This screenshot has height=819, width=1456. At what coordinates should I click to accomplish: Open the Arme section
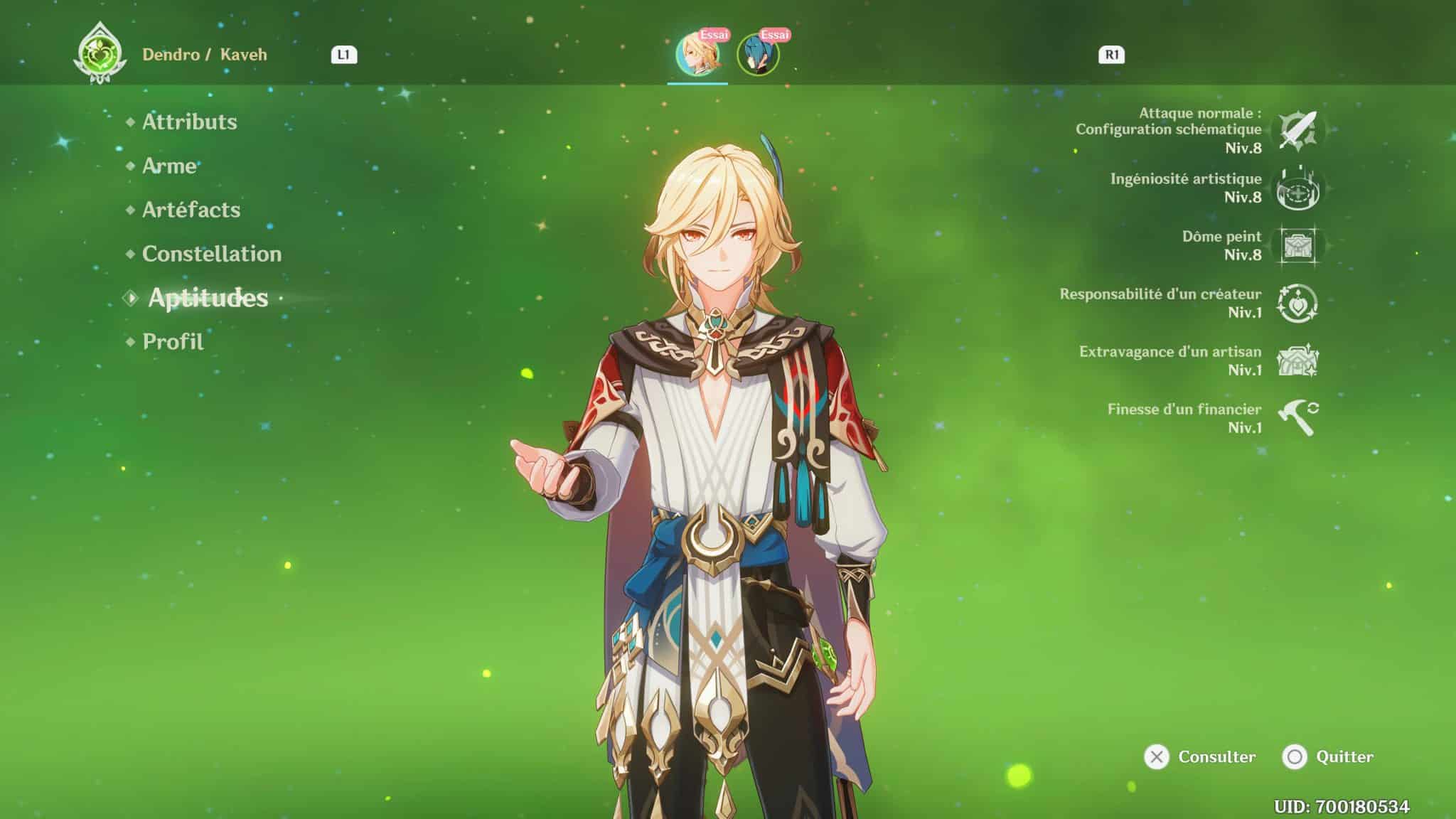(x=169, y=166)
